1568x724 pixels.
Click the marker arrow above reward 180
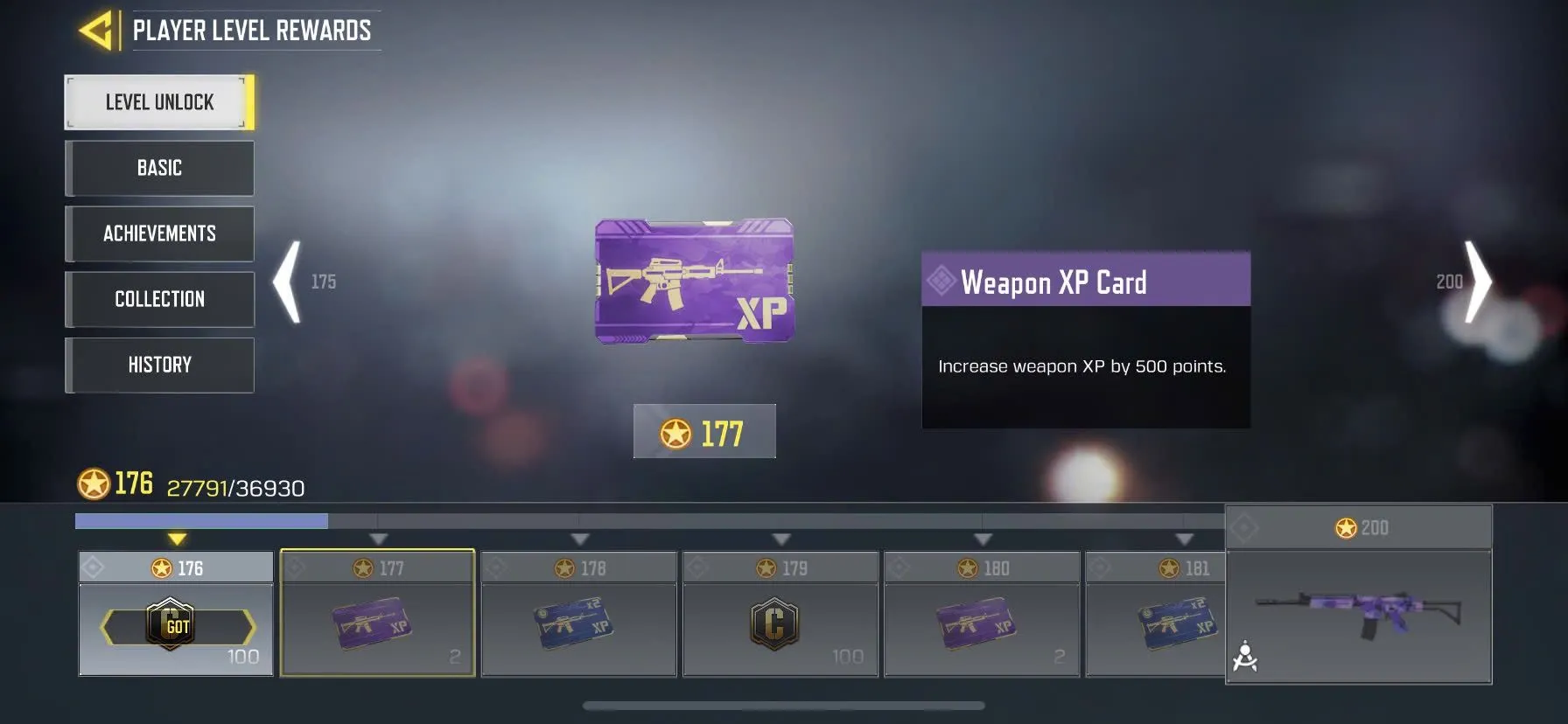pos(982,540)
